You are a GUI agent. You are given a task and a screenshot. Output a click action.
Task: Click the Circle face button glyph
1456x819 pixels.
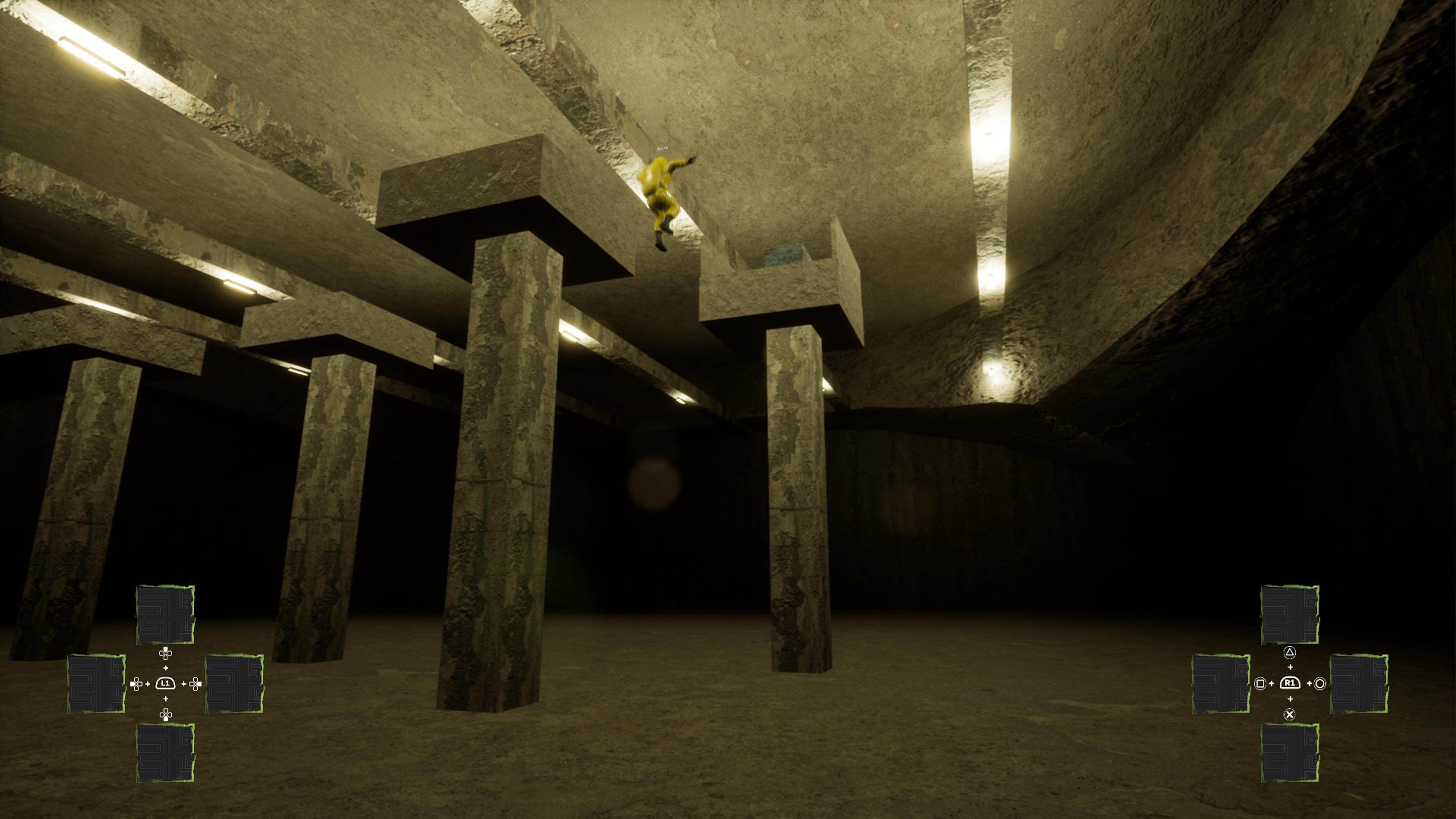click(x=1320, y=684)
